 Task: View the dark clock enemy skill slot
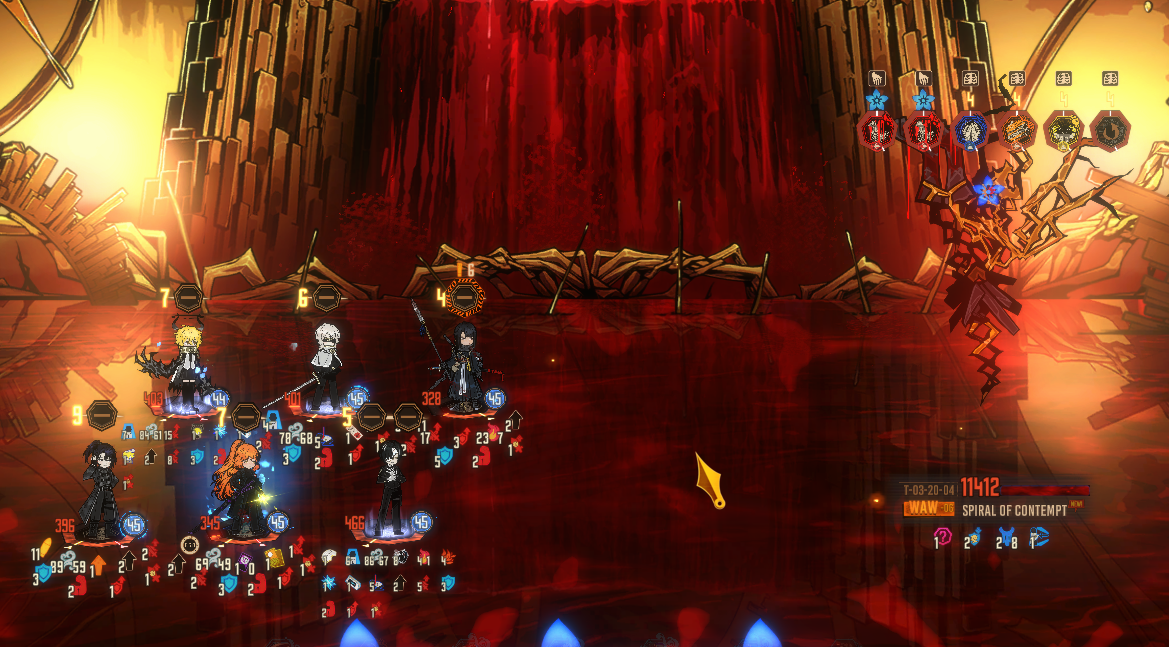tap(1109, 131)
